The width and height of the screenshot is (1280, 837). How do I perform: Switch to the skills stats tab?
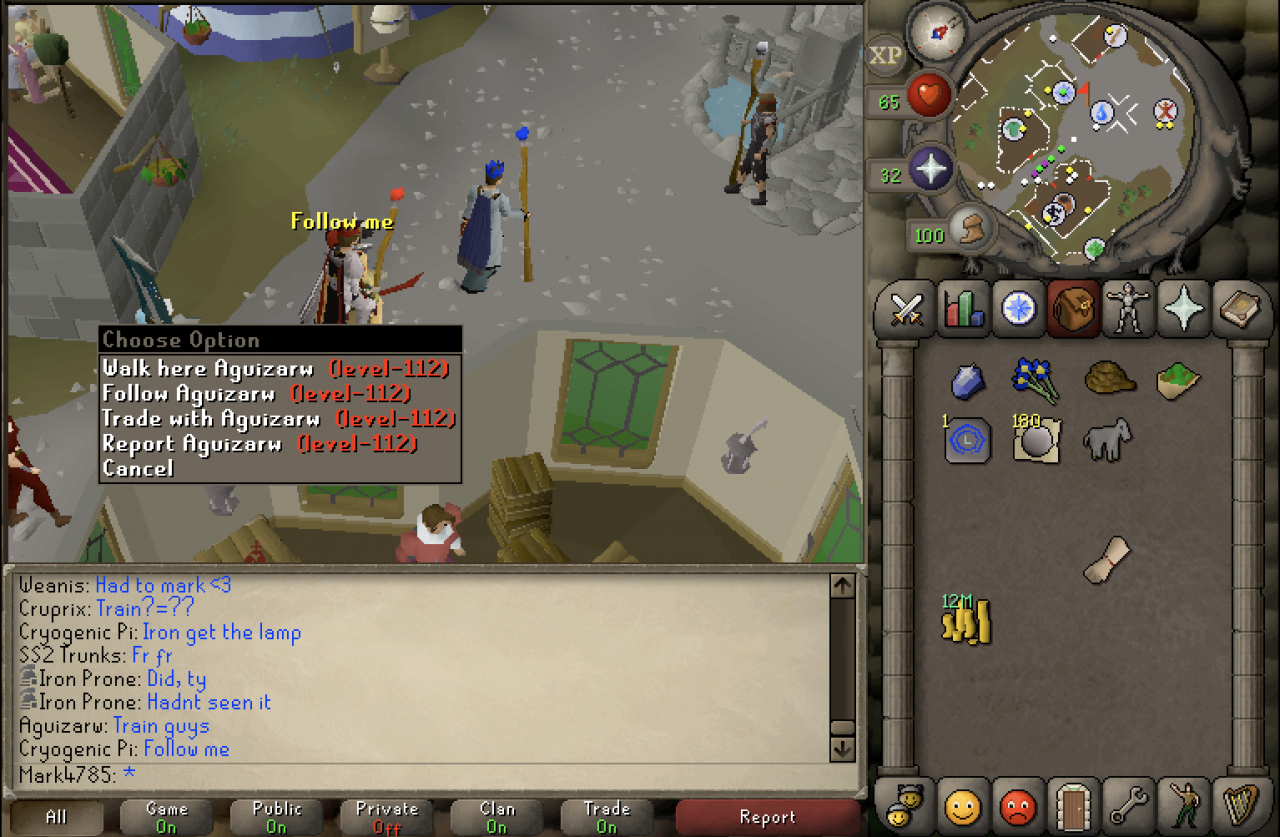click(x=962, y=309)
